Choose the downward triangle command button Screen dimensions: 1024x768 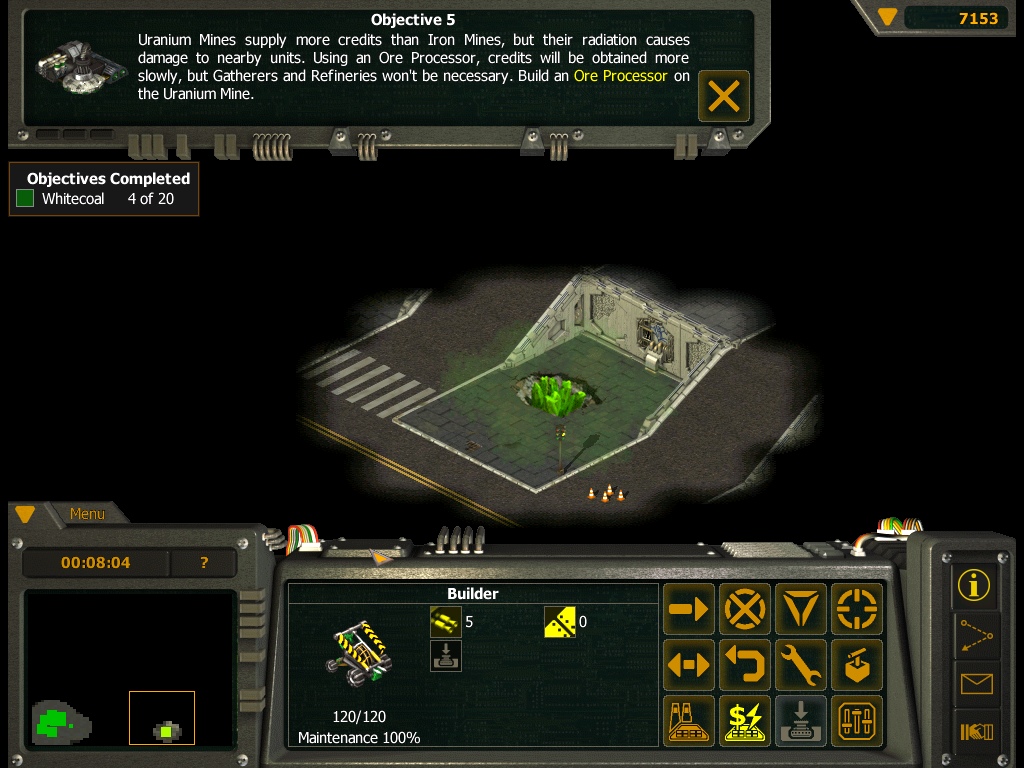(801, 609)
